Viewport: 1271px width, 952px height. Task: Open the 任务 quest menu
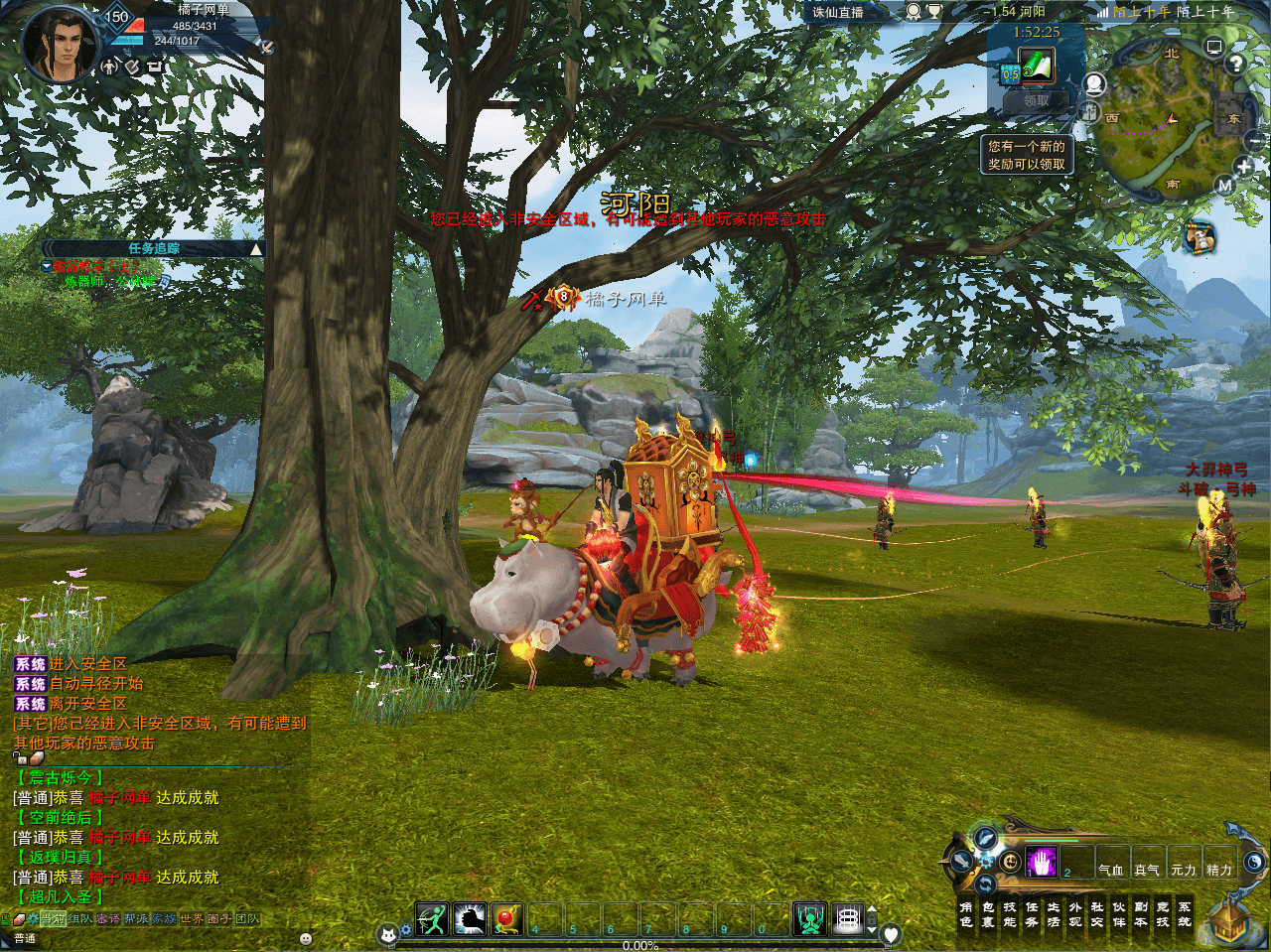pos(1032,914)
